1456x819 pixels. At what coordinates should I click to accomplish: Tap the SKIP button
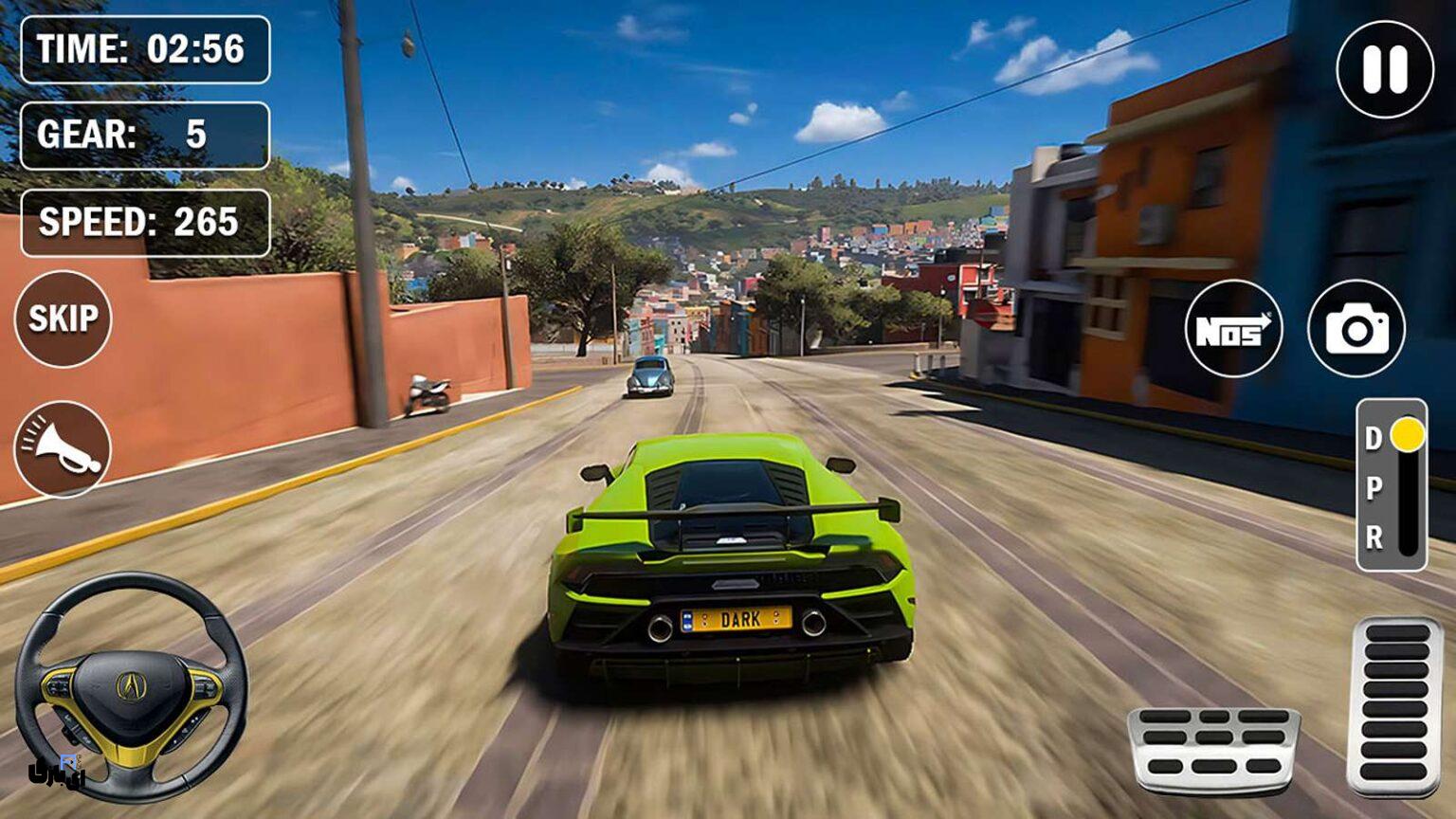click(x=63, y=318)
